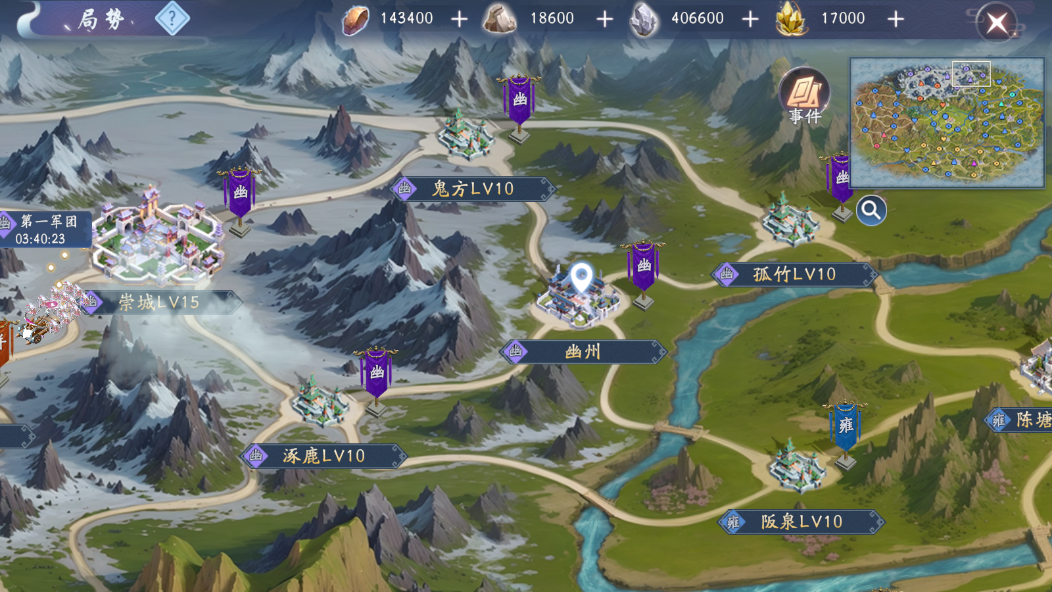Choose the 幽州 city label
1052x592 pixels.
coord(584,352)
